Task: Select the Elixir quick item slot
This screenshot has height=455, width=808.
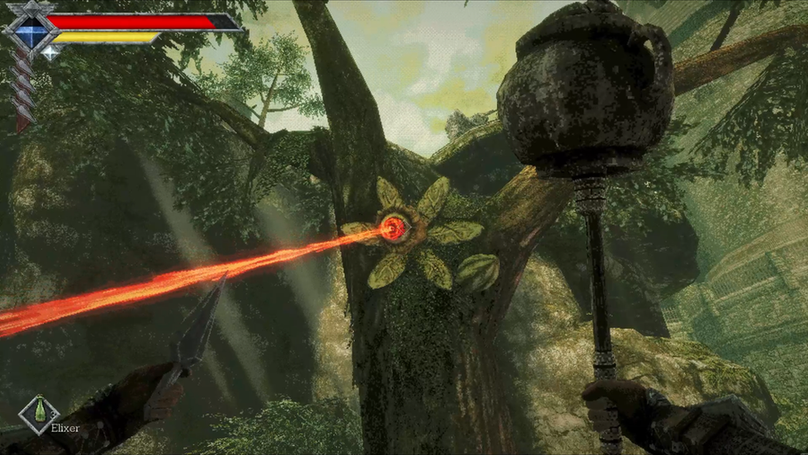Action: pos(39,415)
